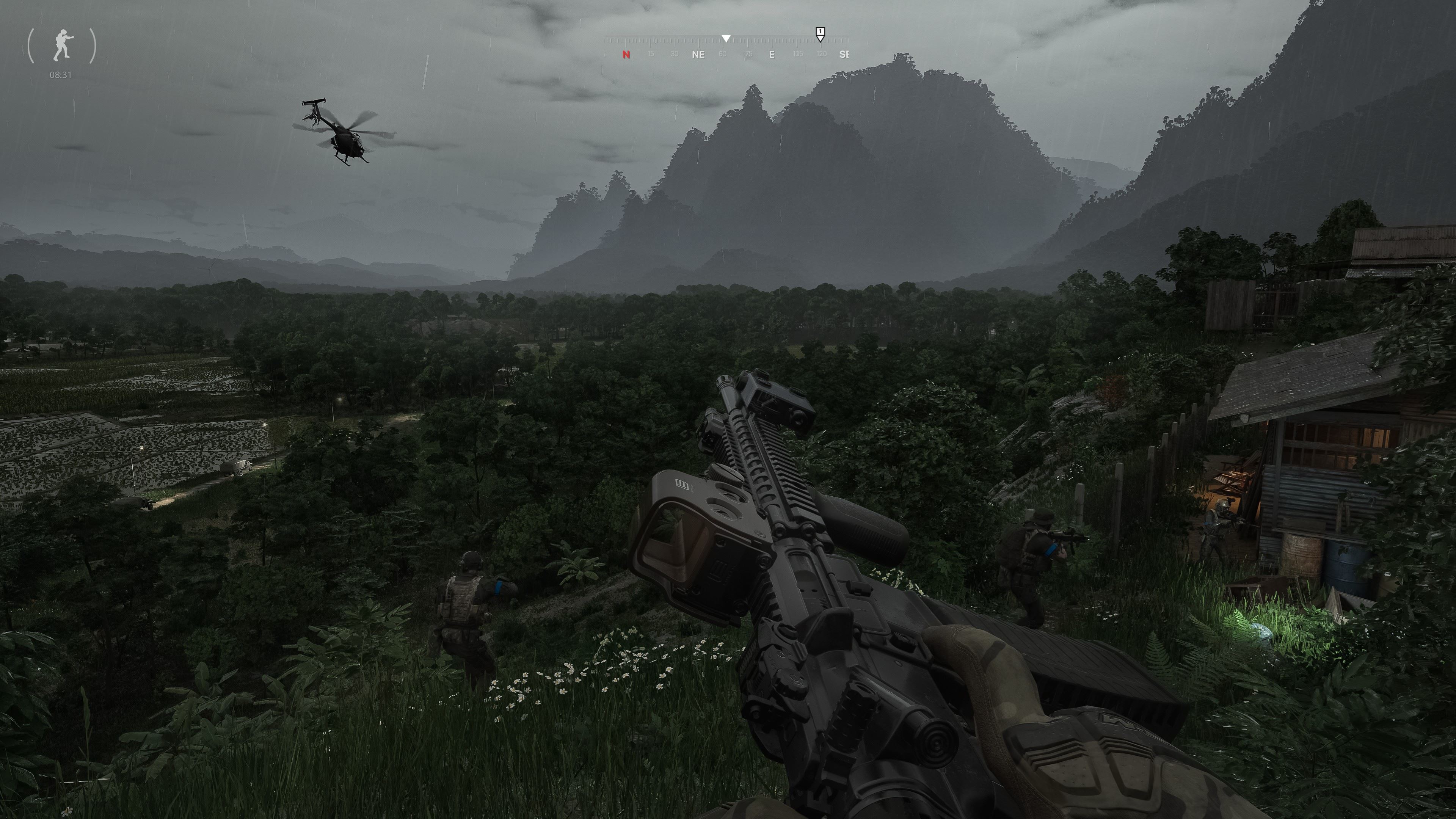The width and height of the screenshot is (1456, 819).
Task: Select the numbered objective marker on the compass
Action: pos(820,33)
